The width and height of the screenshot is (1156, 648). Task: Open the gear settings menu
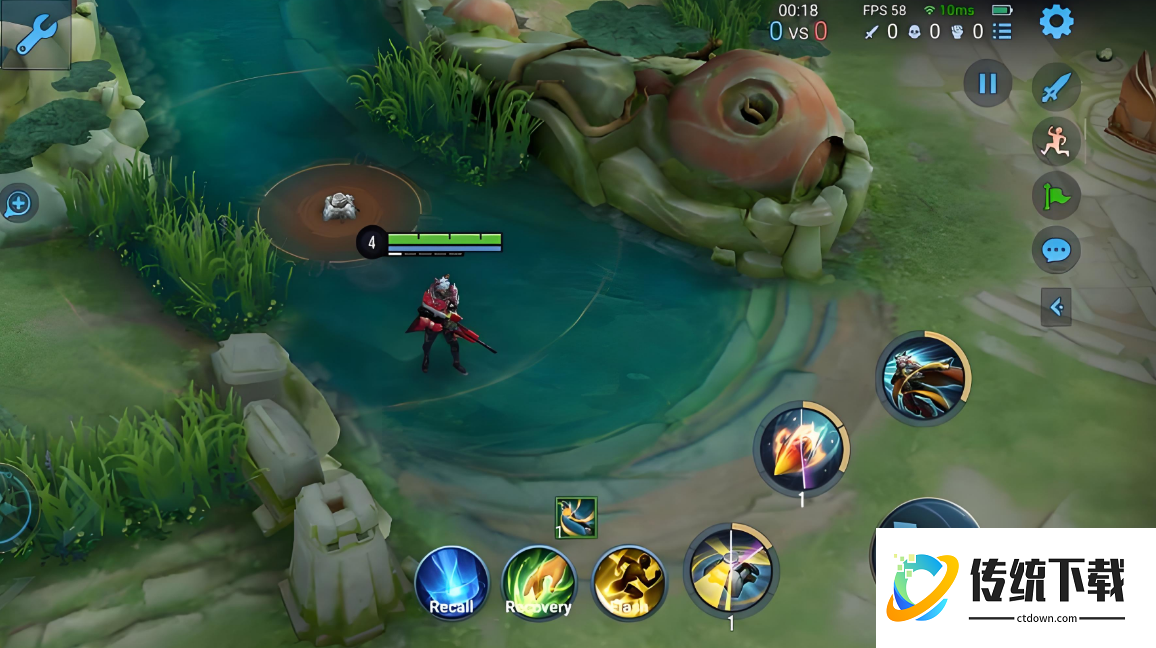(1056, 22)
